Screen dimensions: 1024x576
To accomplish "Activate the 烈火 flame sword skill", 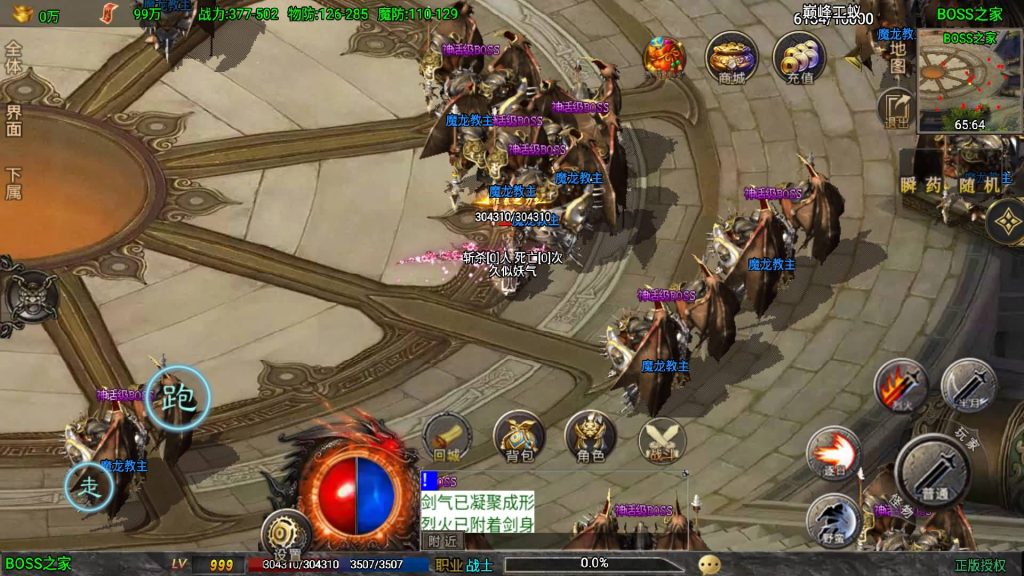I will click(x=900, y=385).
